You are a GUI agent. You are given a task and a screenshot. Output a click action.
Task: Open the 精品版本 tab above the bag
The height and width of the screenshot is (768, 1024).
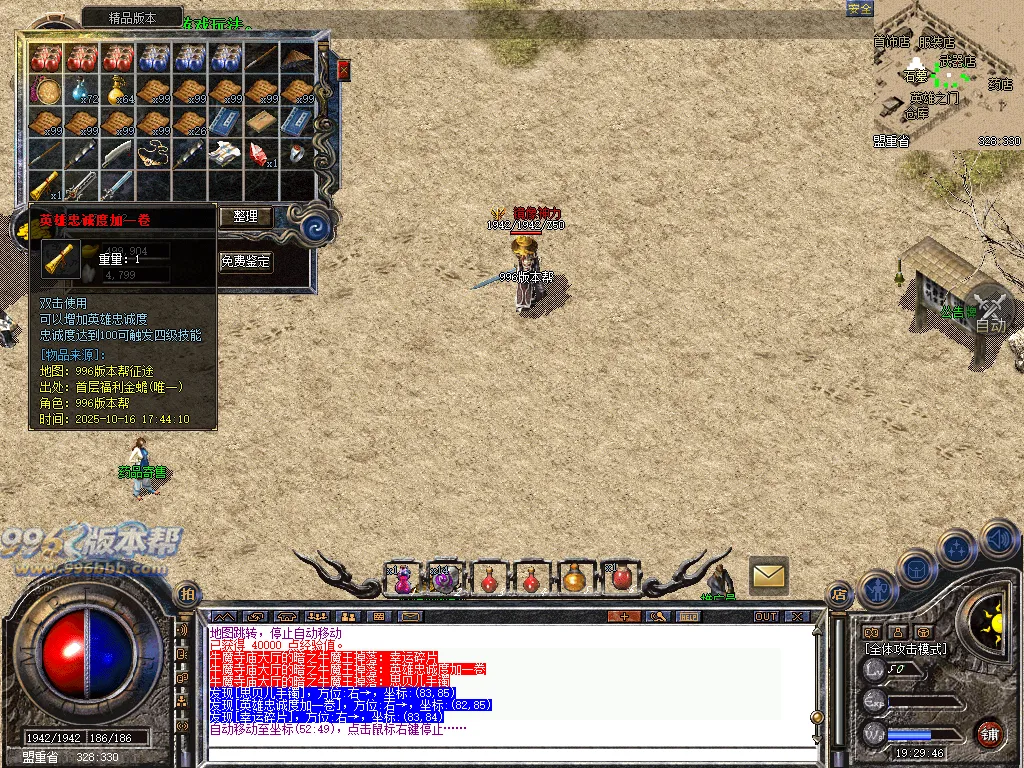132,18
